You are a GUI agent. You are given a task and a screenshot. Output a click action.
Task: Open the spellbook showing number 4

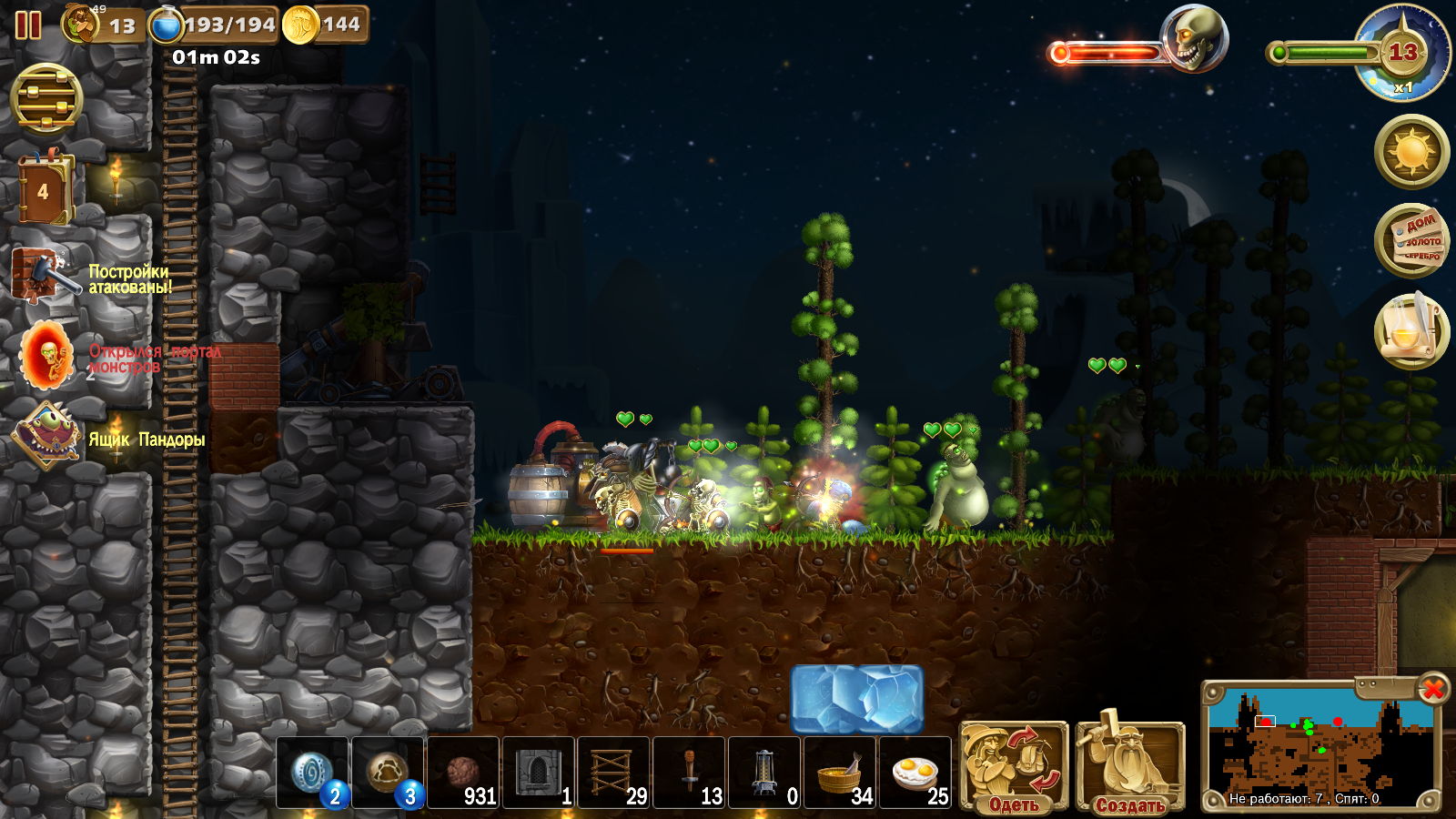pos(43,190)
